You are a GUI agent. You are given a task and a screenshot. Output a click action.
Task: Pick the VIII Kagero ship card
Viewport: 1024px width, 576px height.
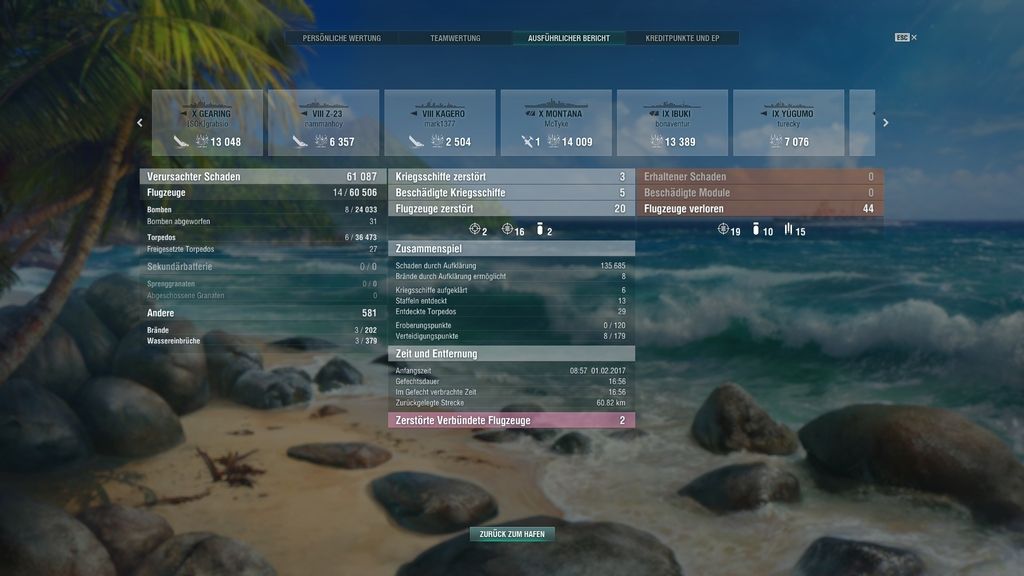[x=440, y=123]
